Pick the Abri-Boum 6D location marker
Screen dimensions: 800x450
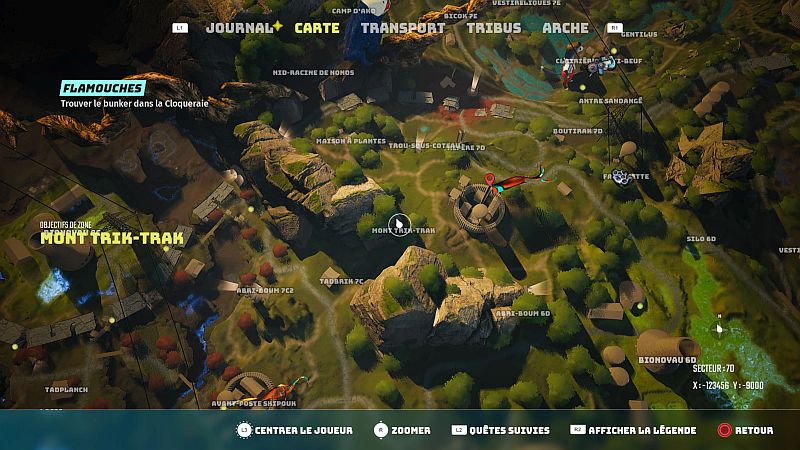click(x=522, y=312)
